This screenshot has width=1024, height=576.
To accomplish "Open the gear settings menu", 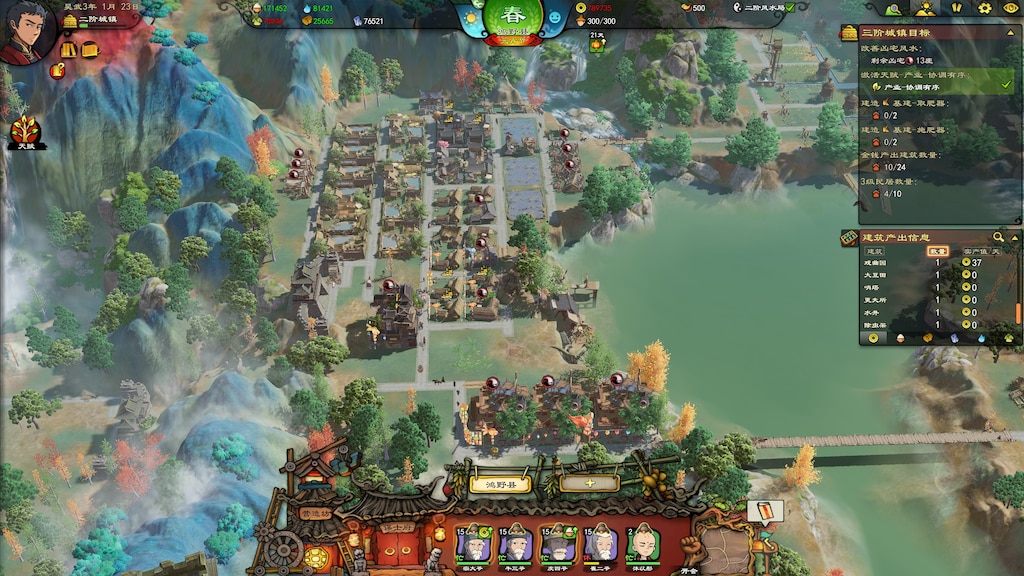I will (x=984, y=8).
